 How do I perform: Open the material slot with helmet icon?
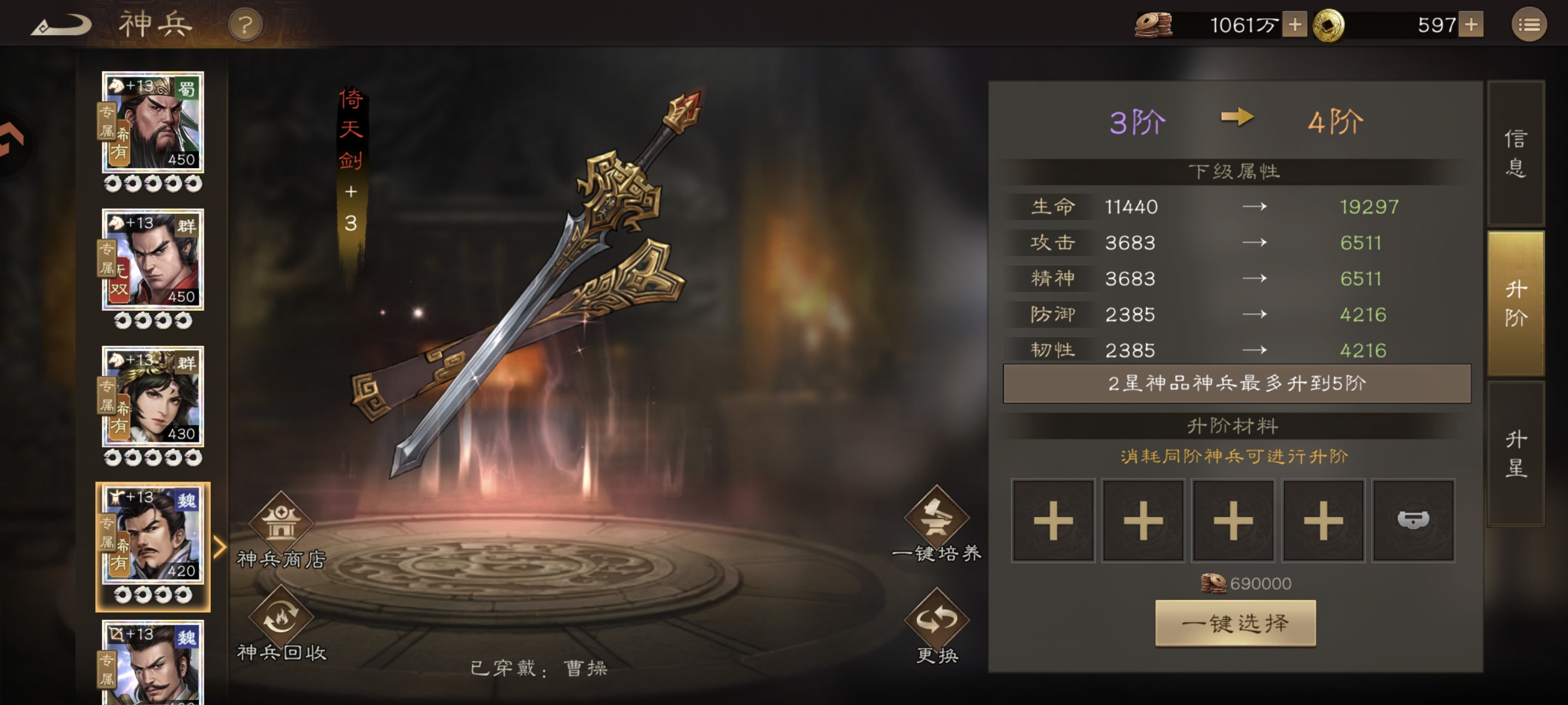pos(1413,521)
